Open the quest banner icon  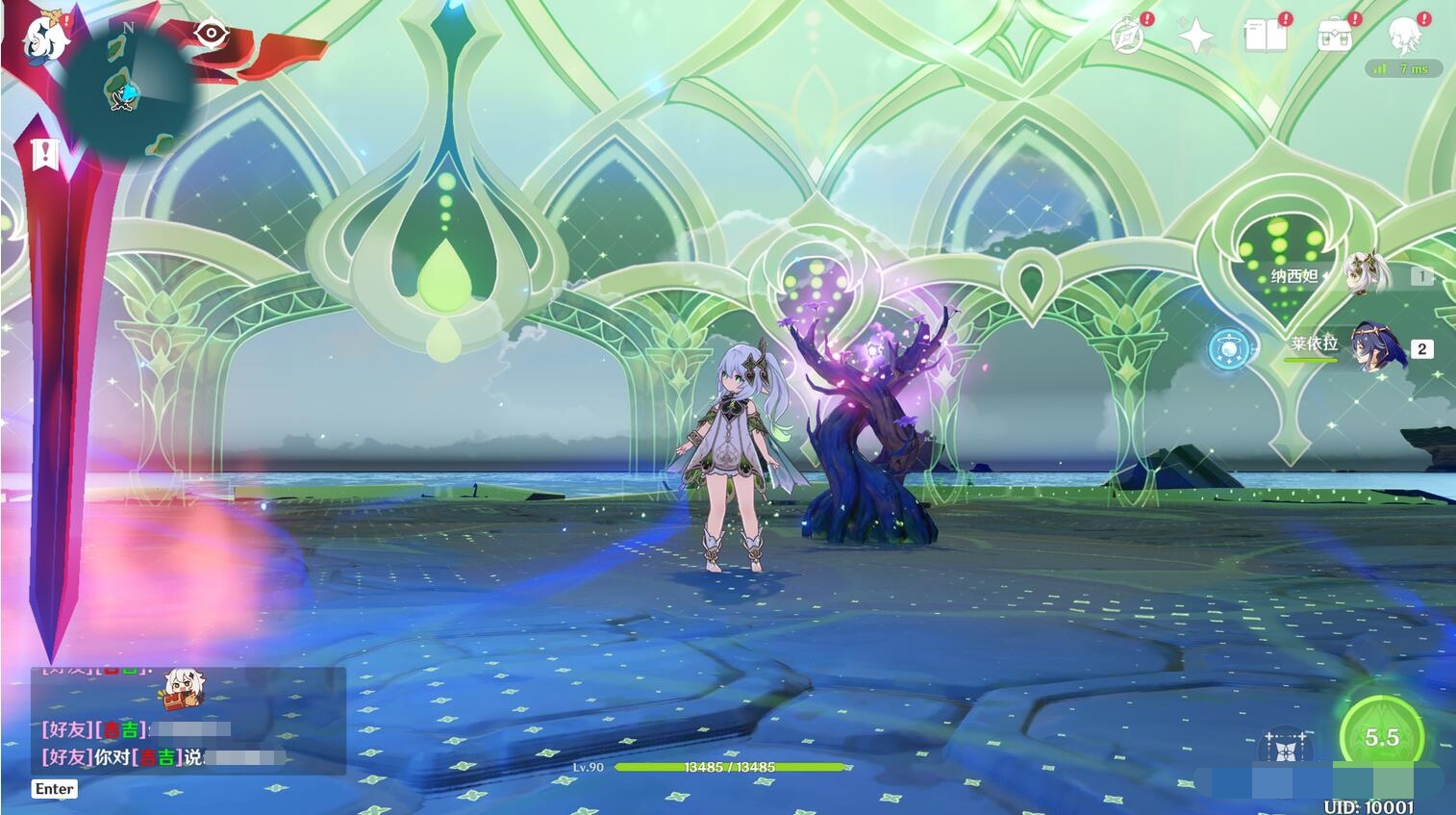point(44,154)
